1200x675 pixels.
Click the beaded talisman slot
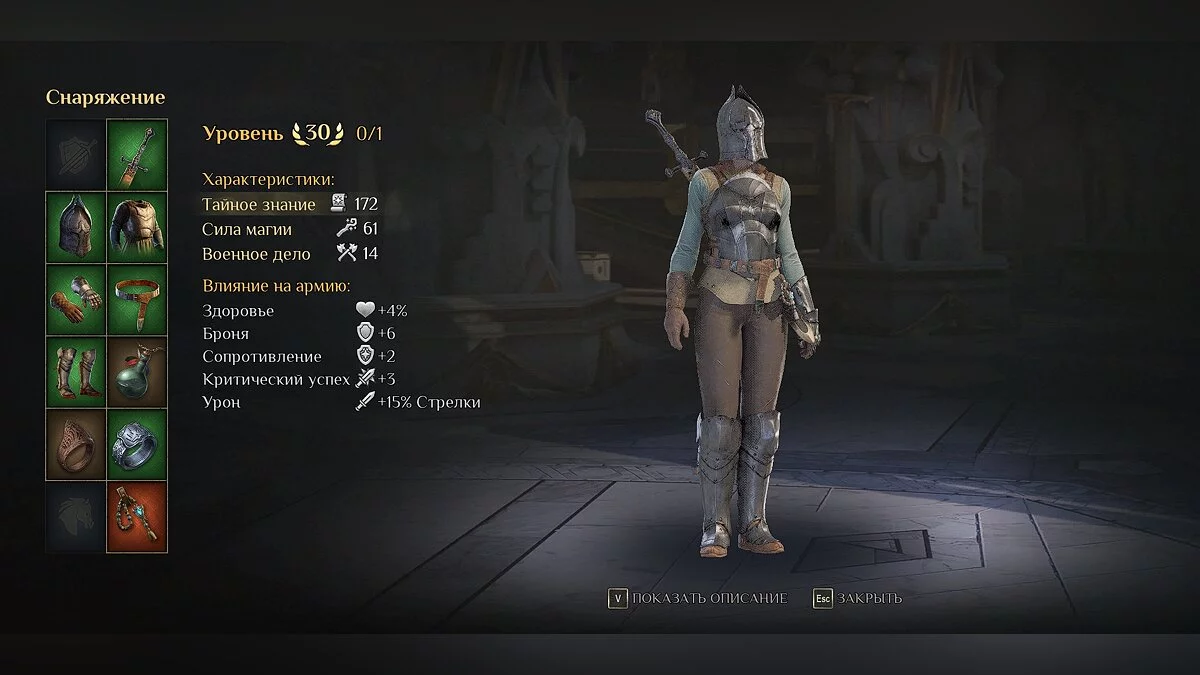[137, 517]
